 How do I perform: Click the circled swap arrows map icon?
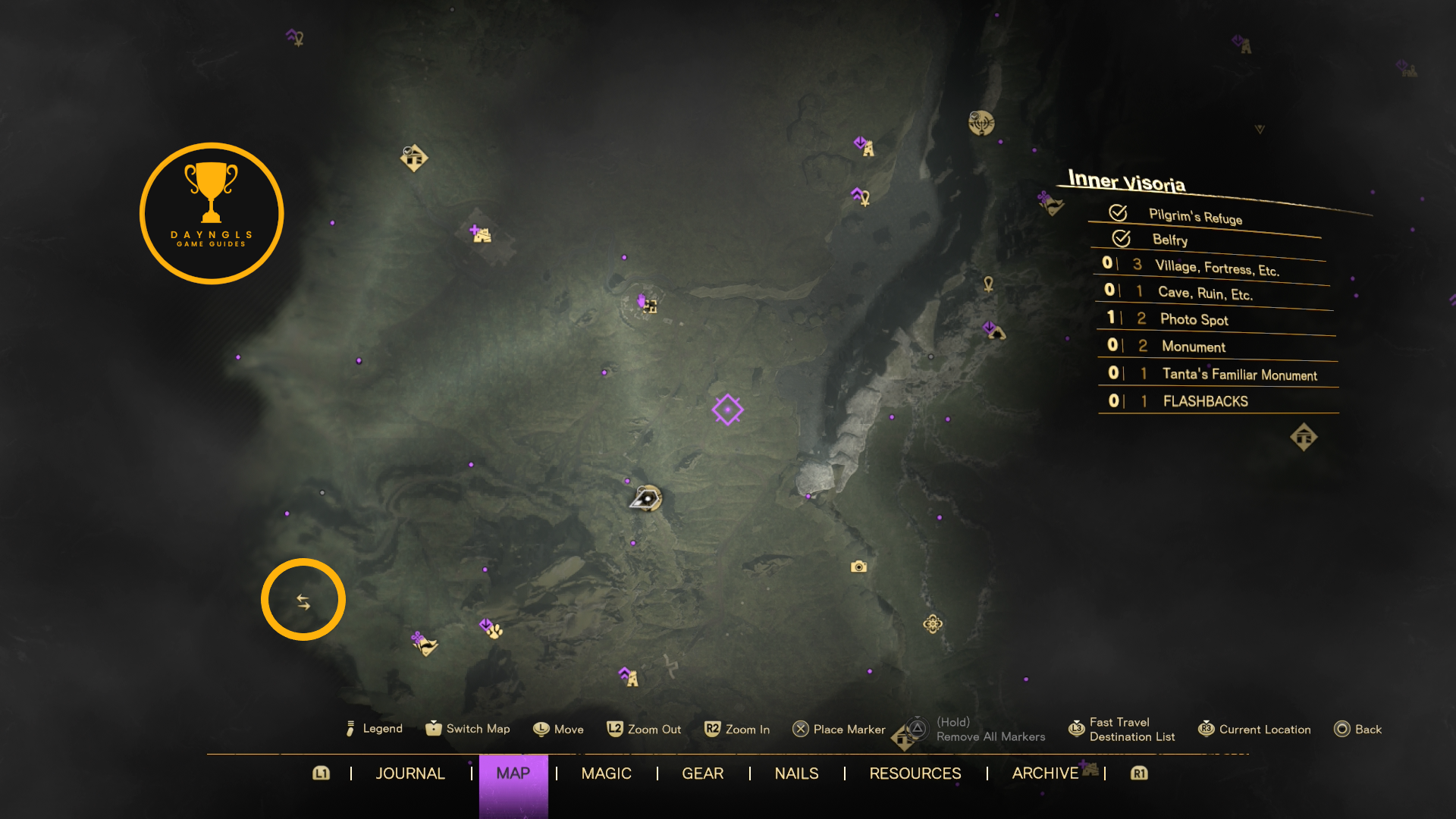pyautogui.click(x=303, y=601)
